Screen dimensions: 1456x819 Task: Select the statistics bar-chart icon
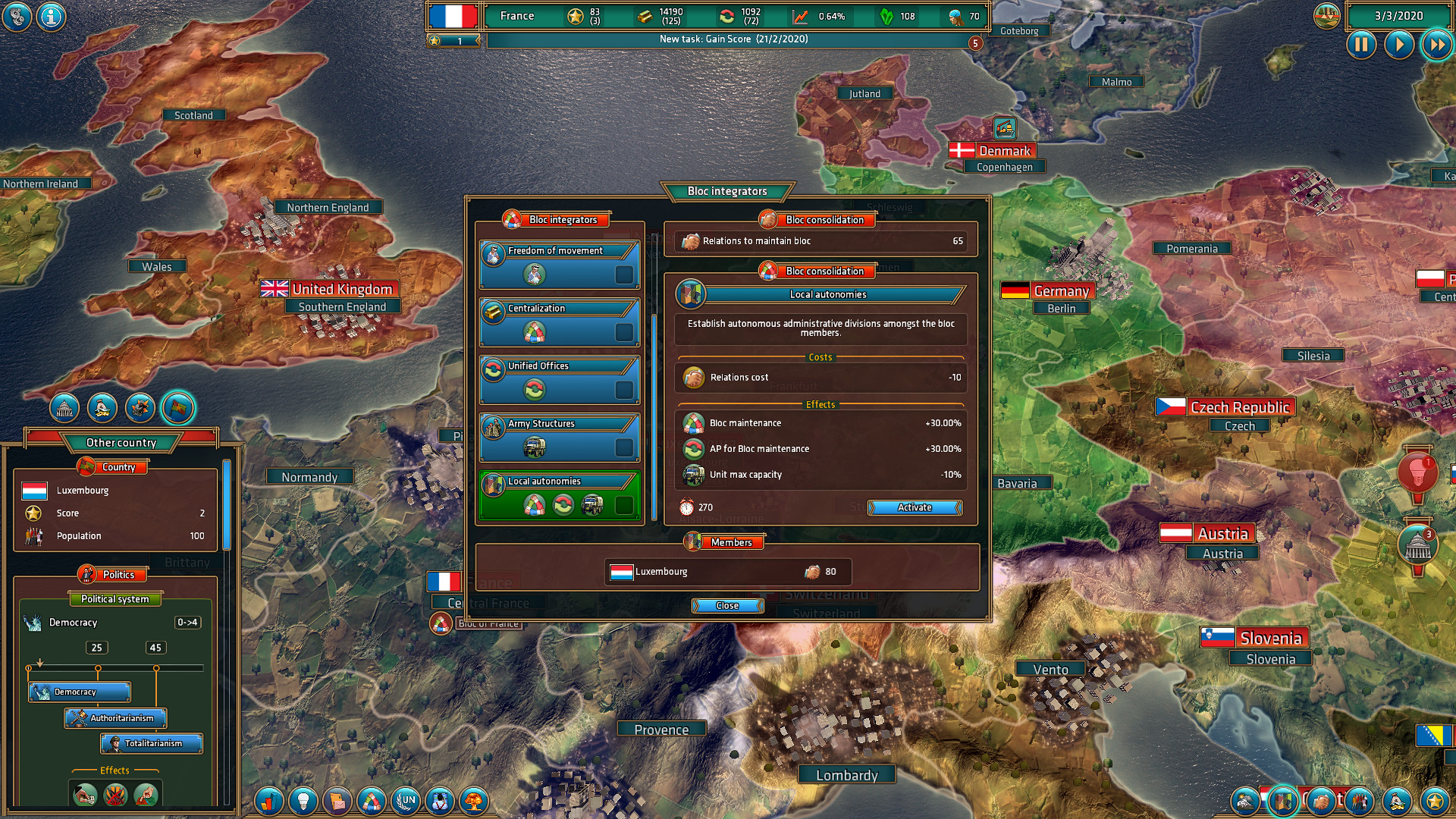point(268,802)
